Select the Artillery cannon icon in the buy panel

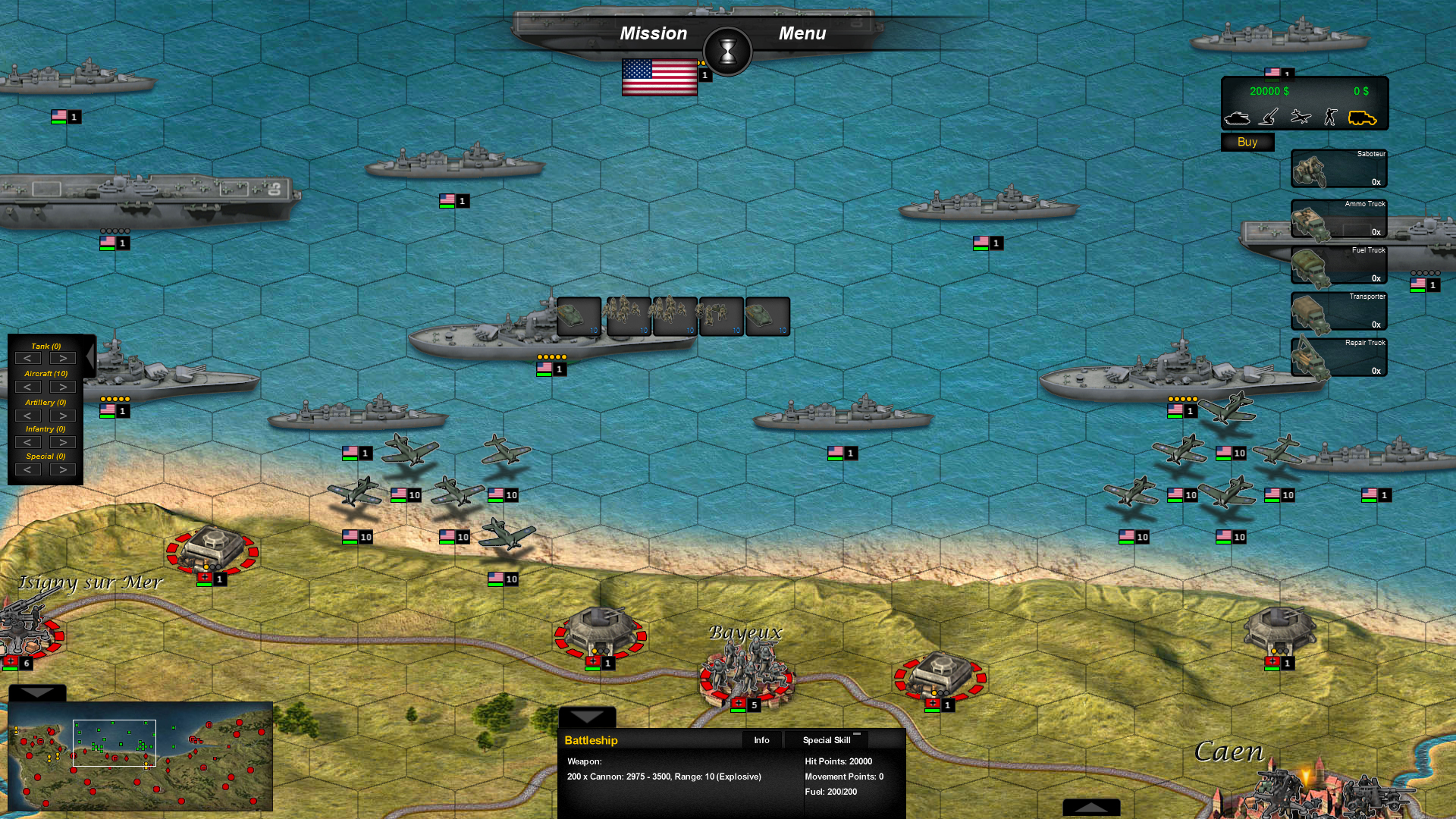[1267, 118]
